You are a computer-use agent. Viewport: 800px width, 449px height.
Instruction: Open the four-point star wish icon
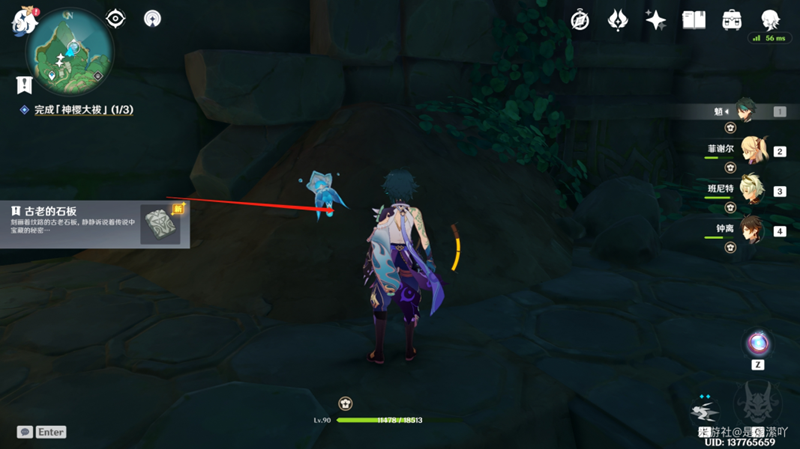pyautogui.click(x=656, y=19)
